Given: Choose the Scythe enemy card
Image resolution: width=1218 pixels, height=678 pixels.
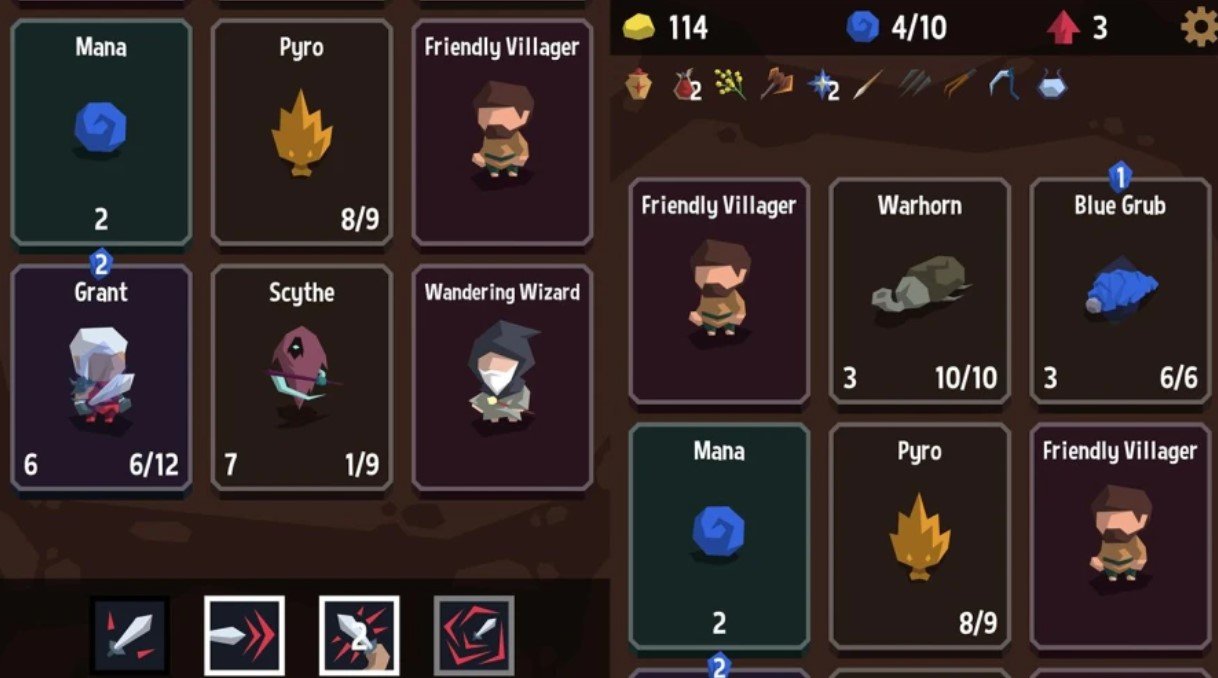Looking at the screenshot, I should tap(301, 377).
